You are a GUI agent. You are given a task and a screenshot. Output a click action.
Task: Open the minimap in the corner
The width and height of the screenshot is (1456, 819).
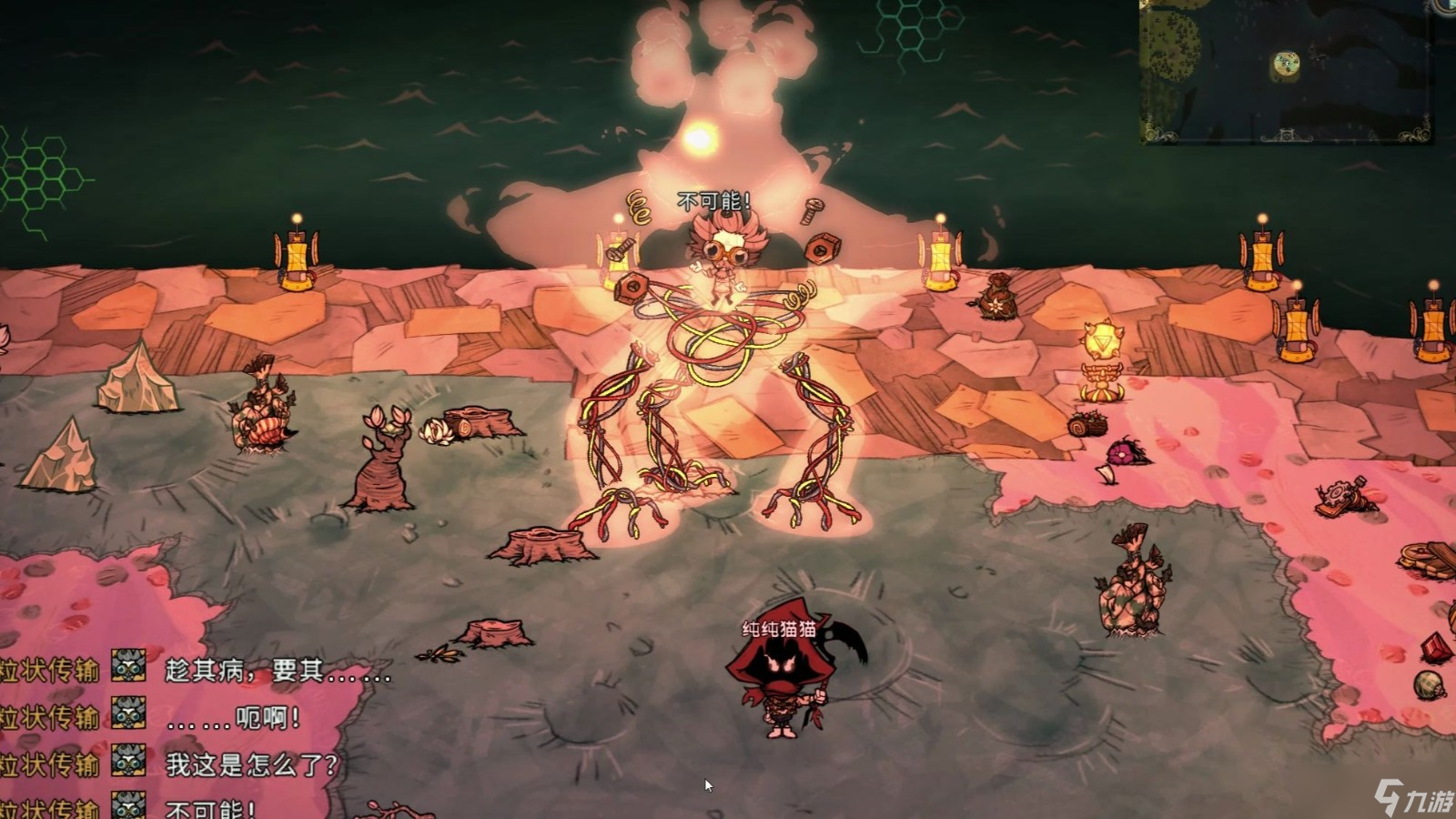point(1285,69)
